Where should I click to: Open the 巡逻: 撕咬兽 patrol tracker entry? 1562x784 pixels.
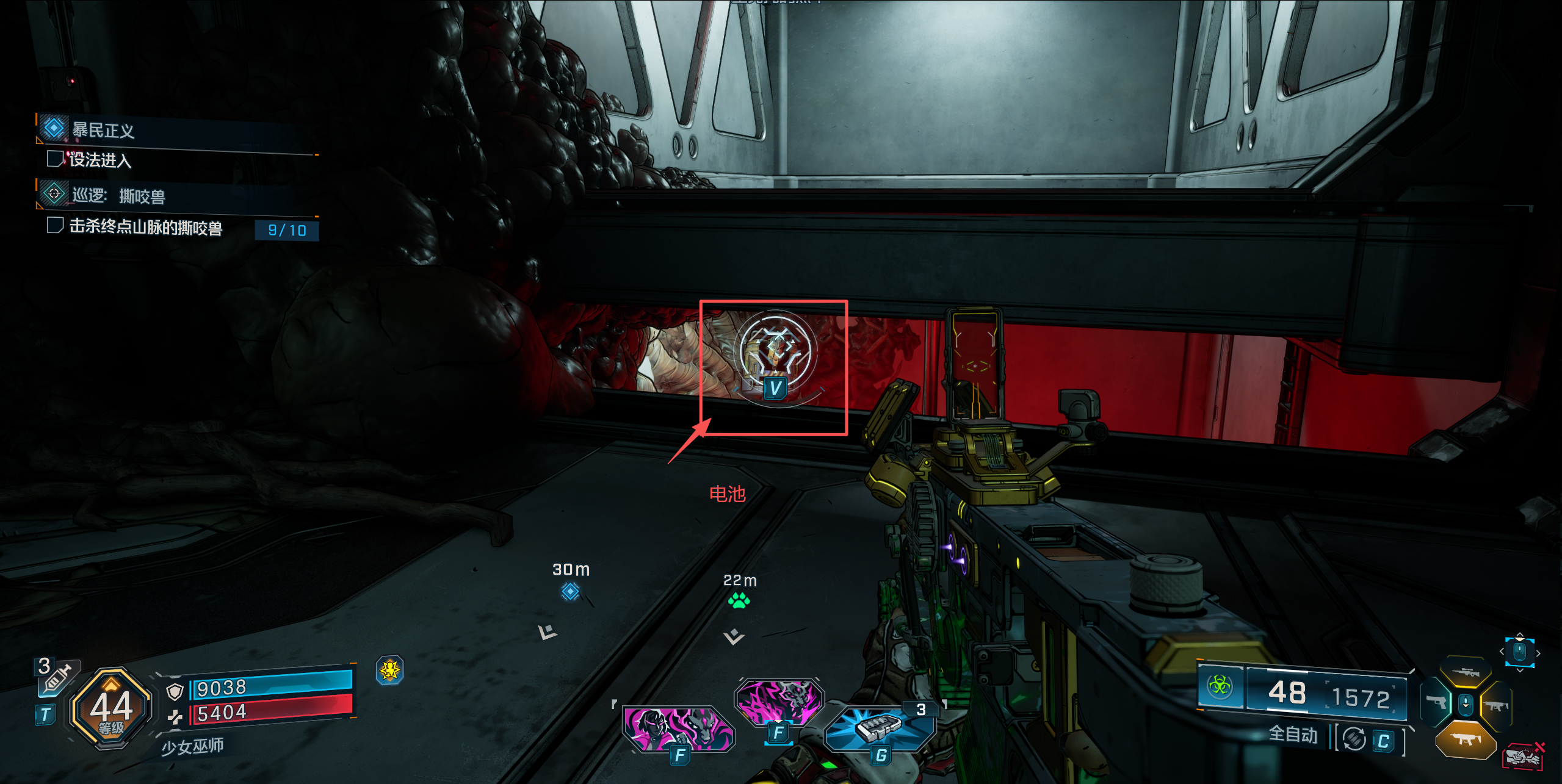coord(118,196)
